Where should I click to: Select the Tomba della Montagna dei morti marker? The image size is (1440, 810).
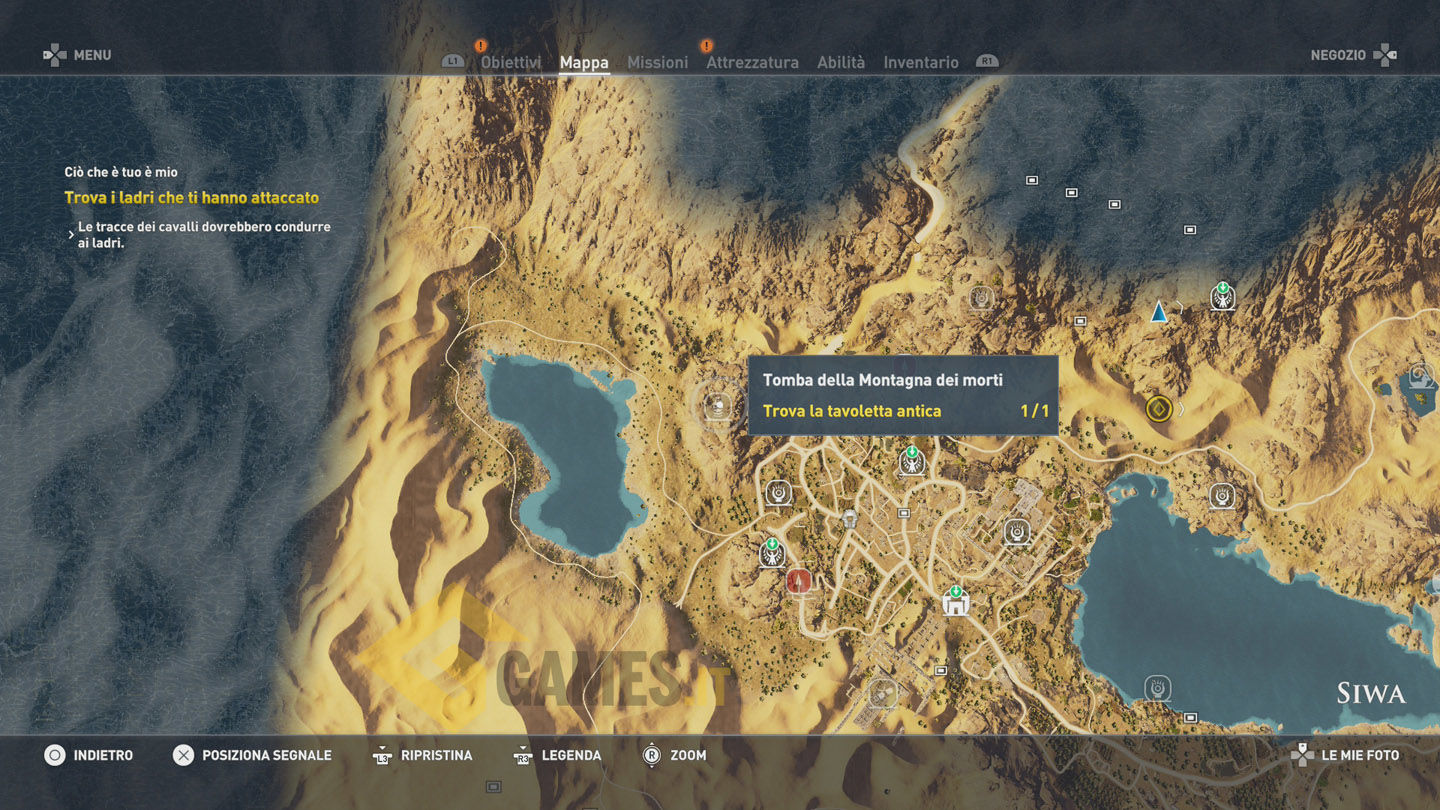point(716,405)
